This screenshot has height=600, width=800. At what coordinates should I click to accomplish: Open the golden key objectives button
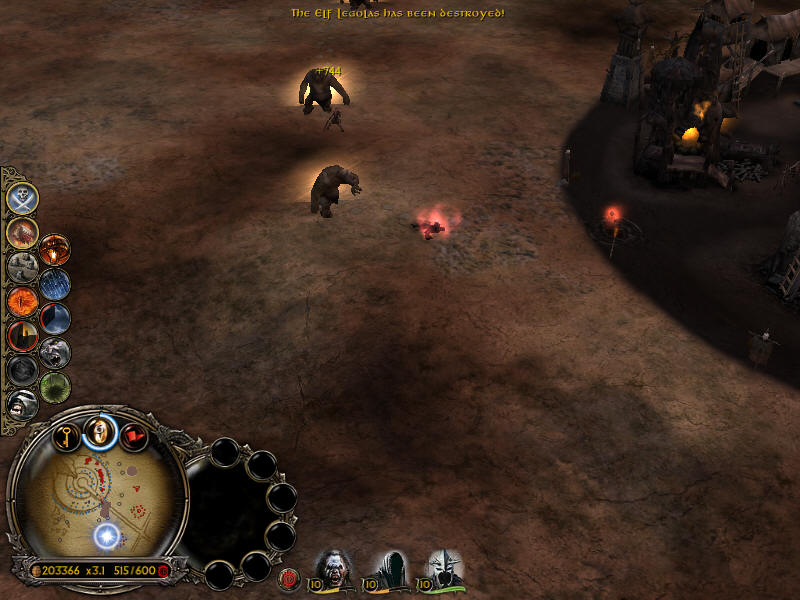tap(67, 436)
